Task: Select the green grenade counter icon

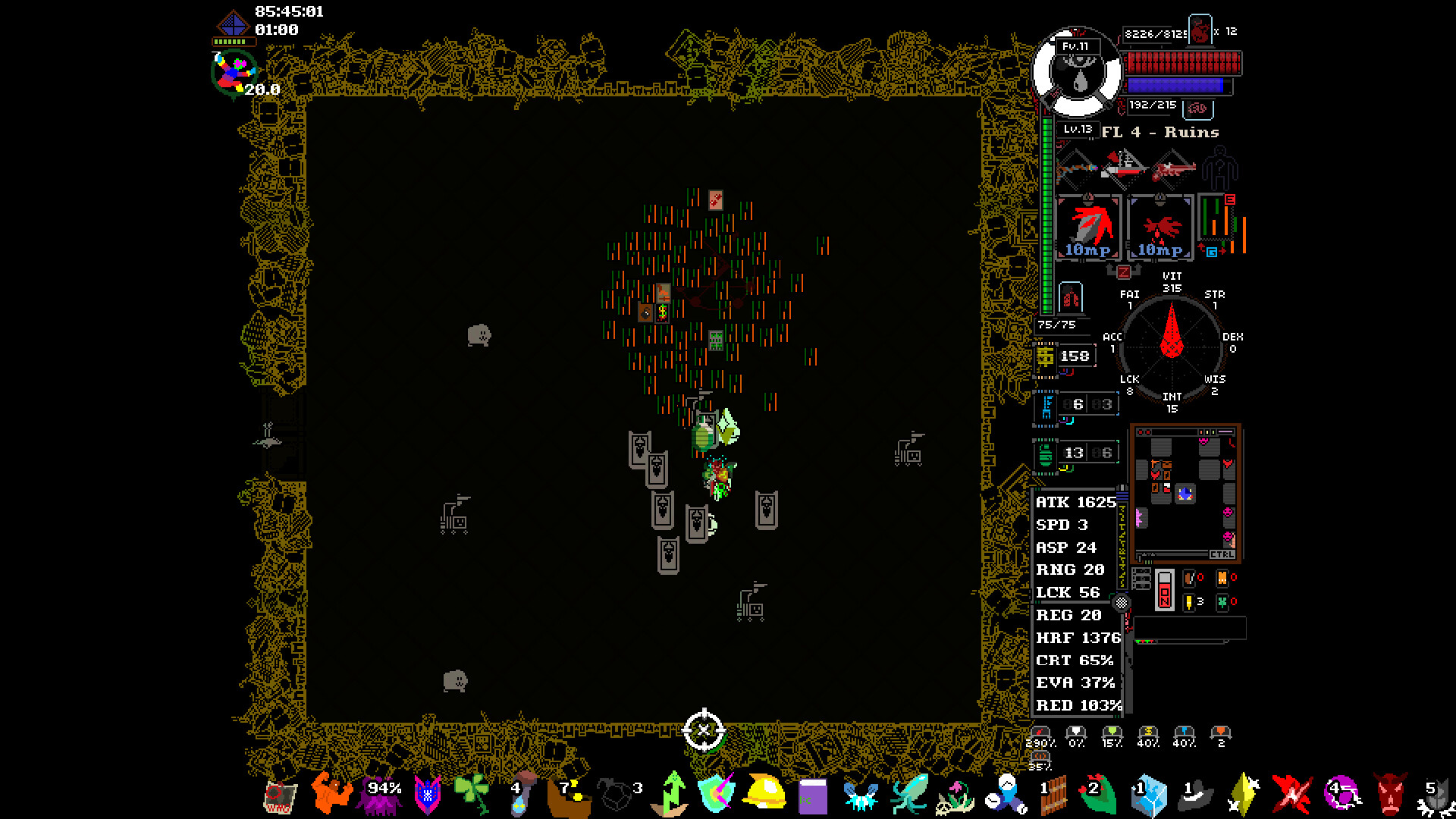Action: point(1046,453)
